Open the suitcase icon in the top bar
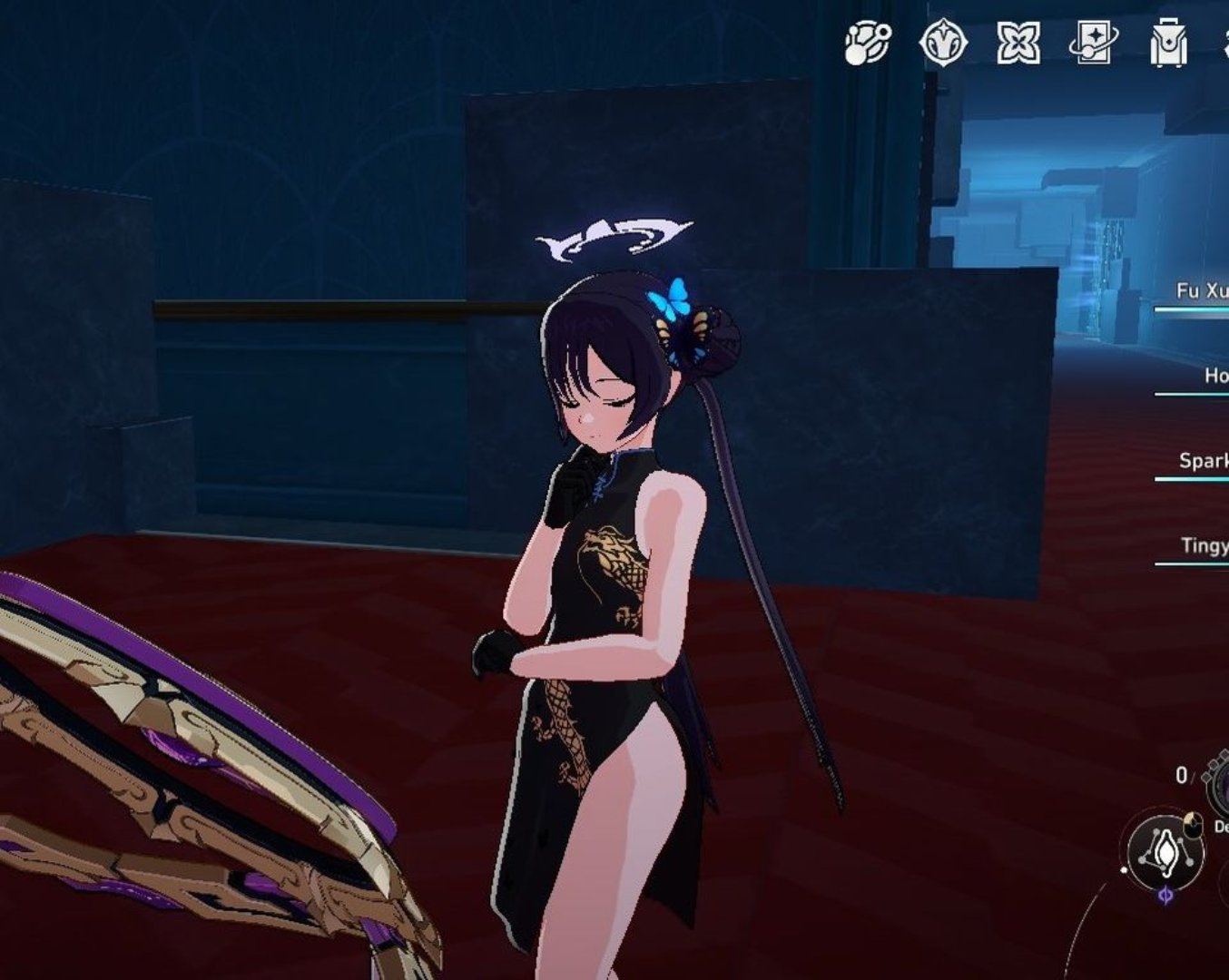The image size is (1229, 980). click(x=1168, y=44)
